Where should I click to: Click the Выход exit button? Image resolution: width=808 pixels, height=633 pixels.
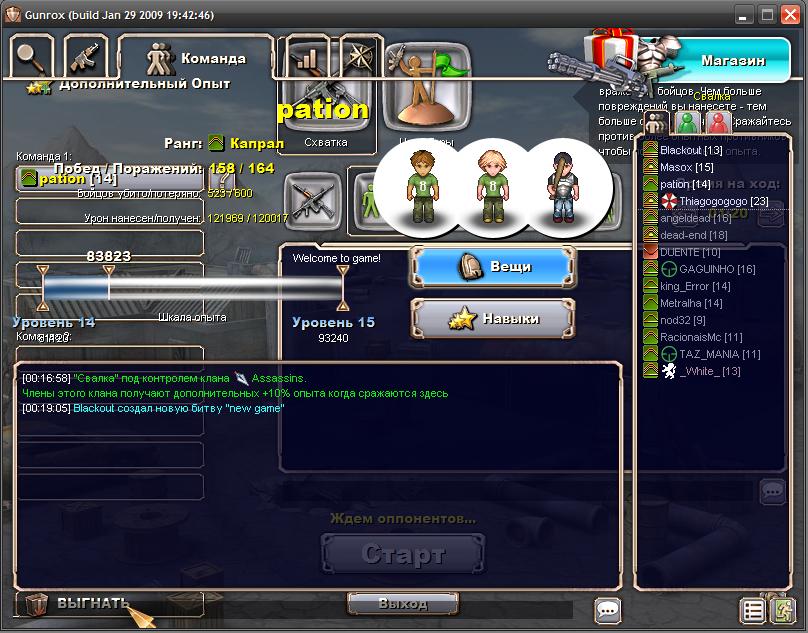[x=403, y=603]
